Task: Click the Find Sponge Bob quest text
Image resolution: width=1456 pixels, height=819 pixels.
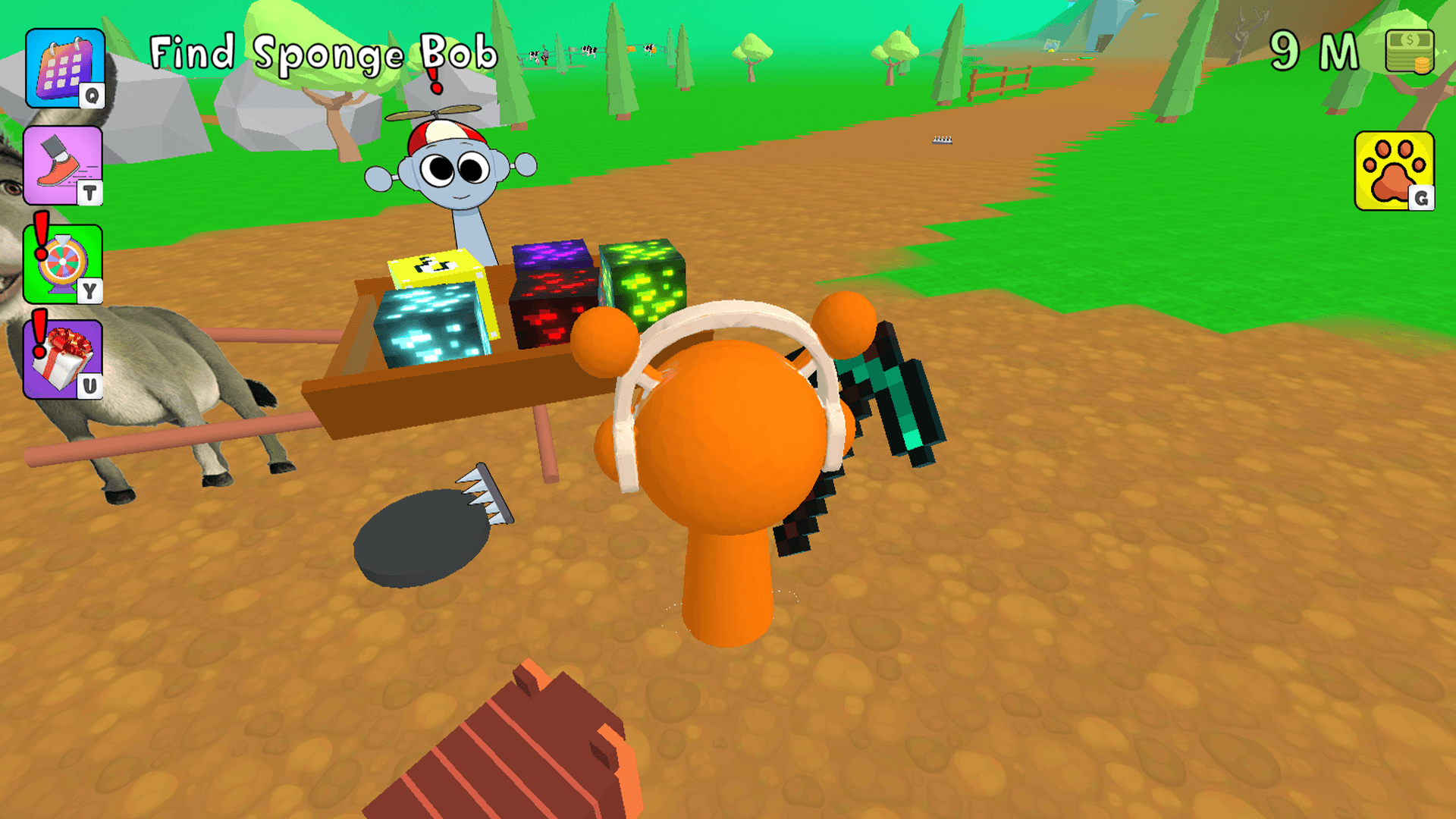Action: (322, 51)
